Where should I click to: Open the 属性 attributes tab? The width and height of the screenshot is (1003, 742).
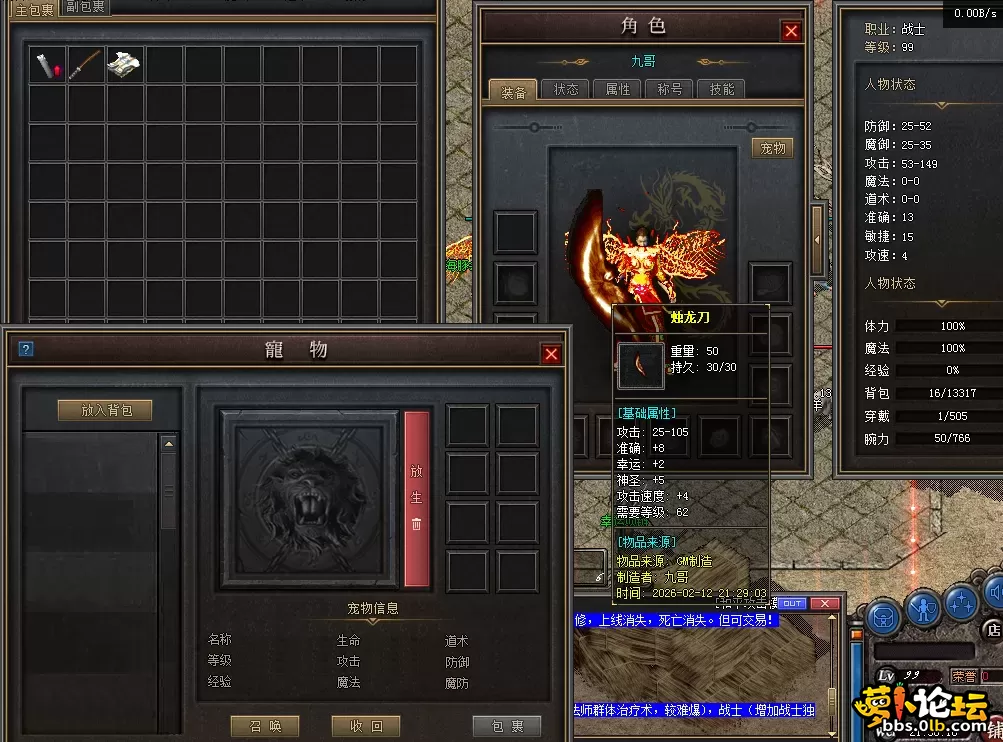click(x=618, y=90)
